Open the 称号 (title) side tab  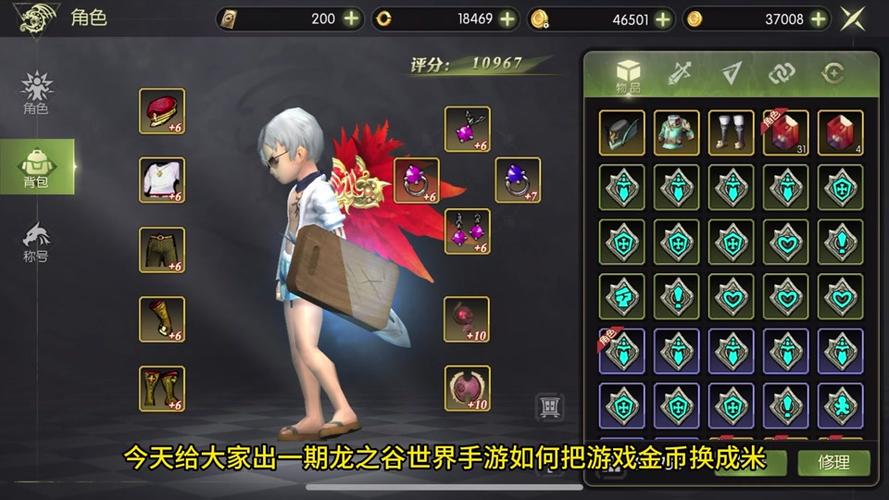(x=36, y=242)
